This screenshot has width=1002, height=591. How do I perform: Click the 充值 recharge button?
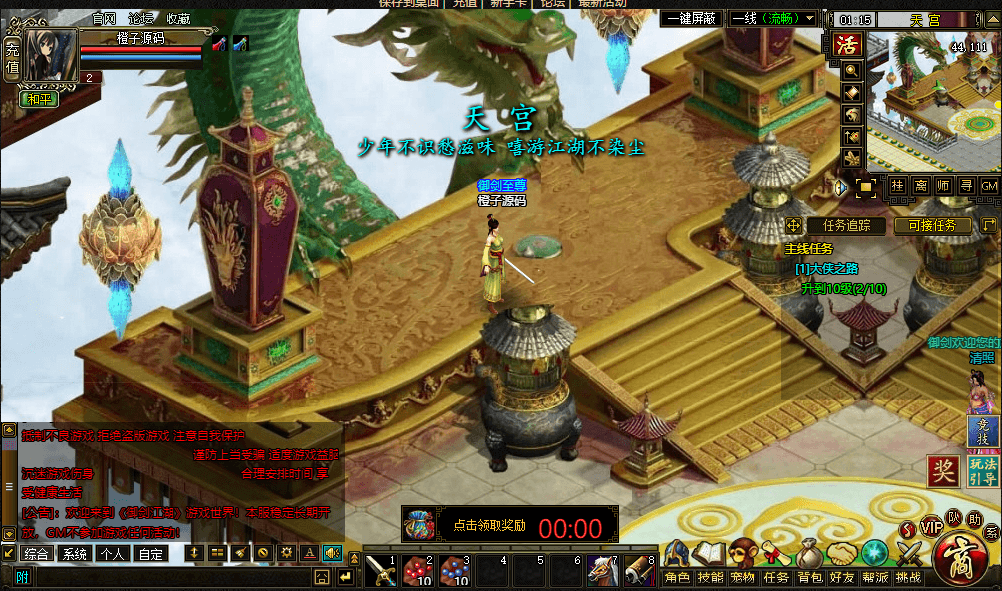click(11, 58)
